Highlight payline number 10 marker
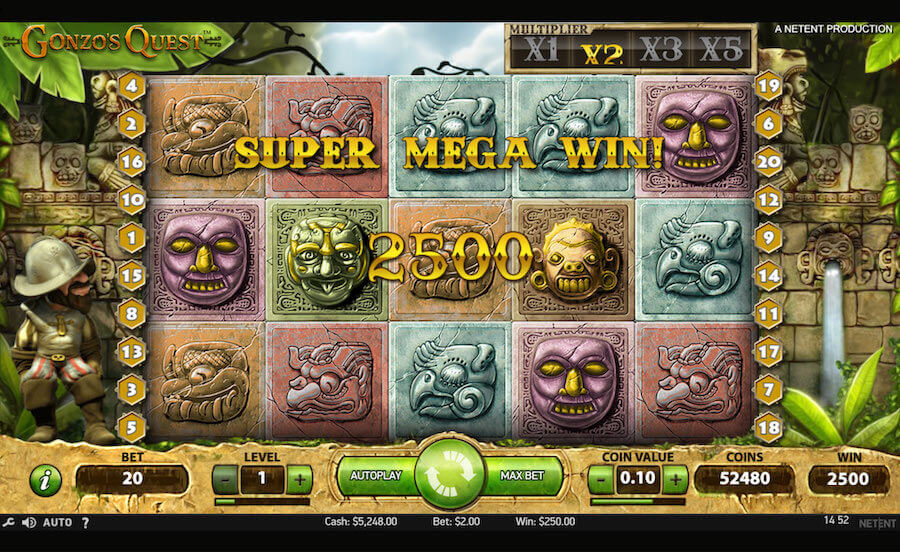 [132, 200]
